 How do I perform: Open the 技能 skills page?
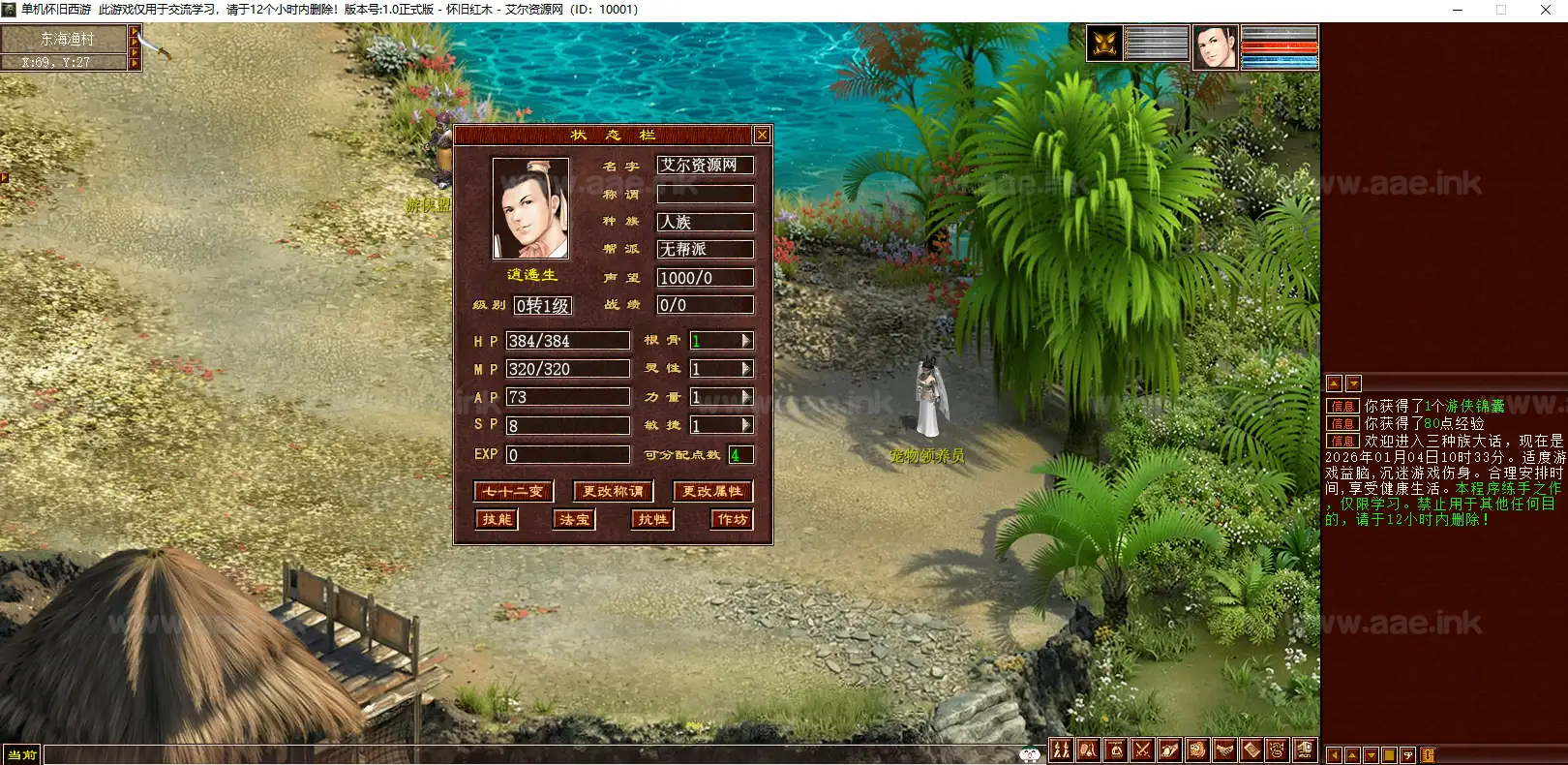coord(497,520)
